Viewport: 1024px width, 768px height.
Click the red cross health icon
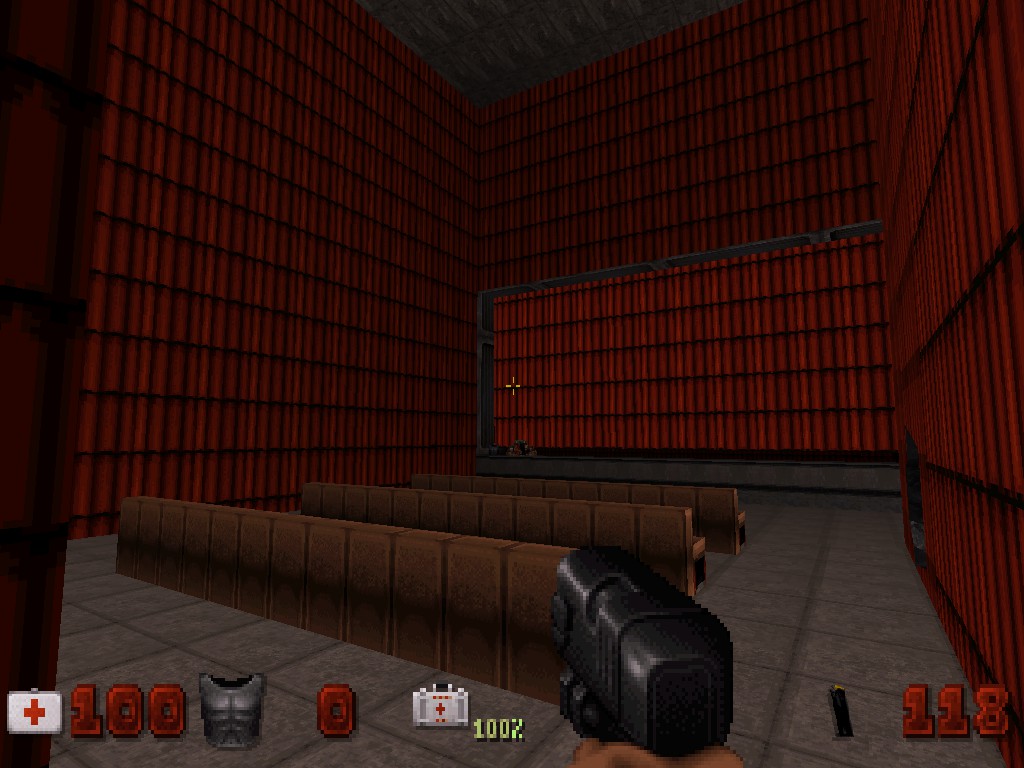coord(35,712)
